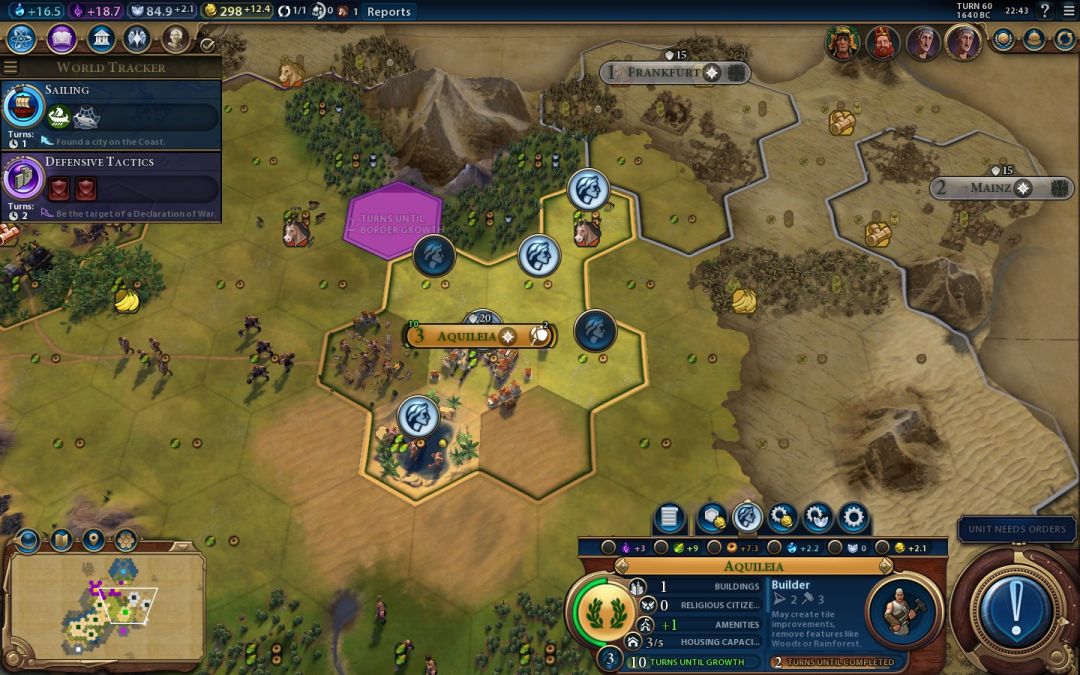Open the great people screen
This screenshot has height=675, width=1080.
pyautogui.click(x=176, y=39)
